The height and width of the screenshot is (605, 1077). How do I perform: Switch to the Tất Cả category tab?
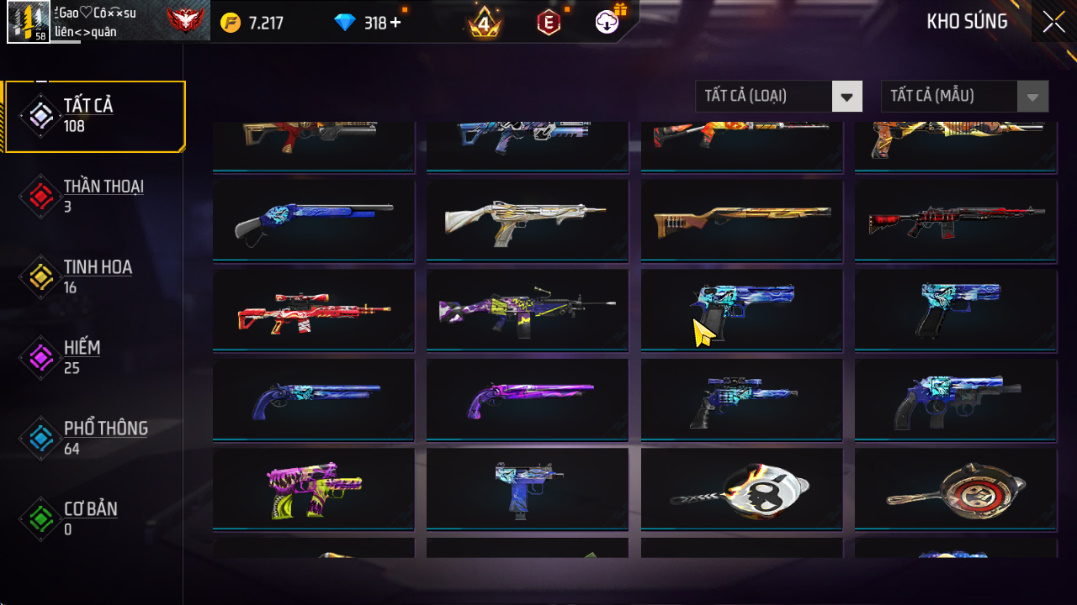[95, 116]
